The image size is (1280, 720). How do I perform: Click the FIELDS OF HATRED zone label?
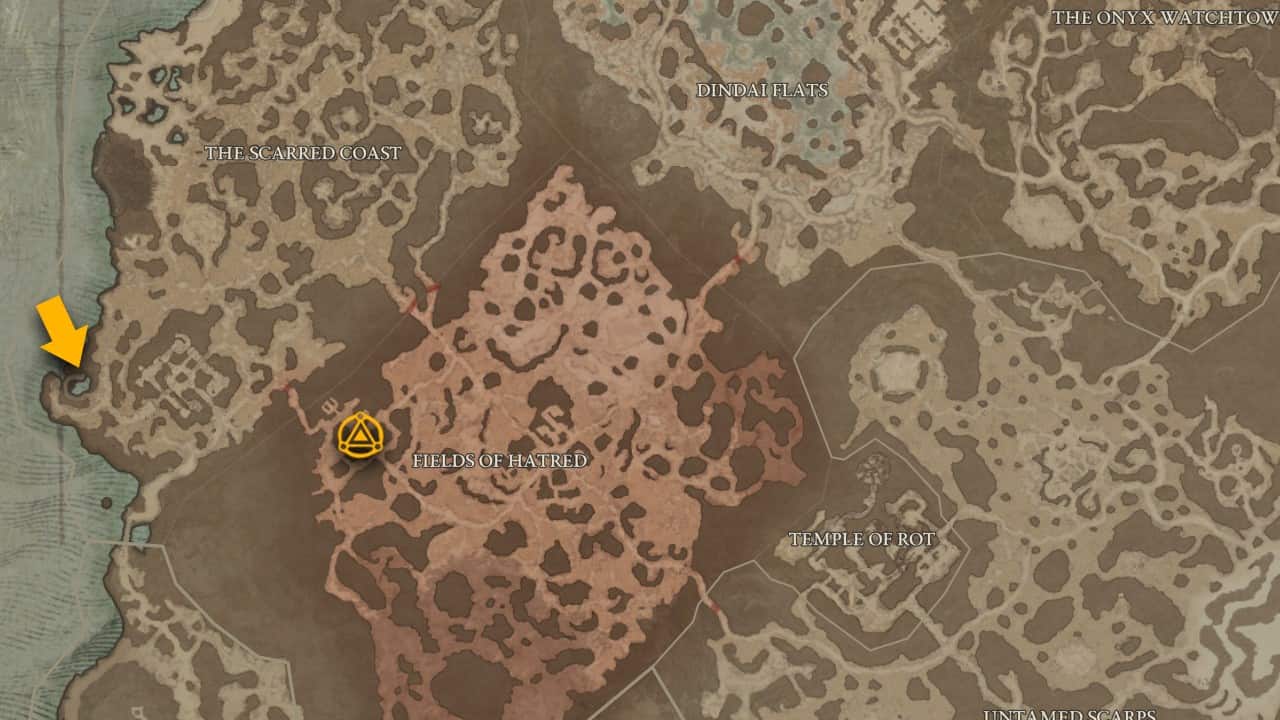pyautogui.click(x=499, y=461)
